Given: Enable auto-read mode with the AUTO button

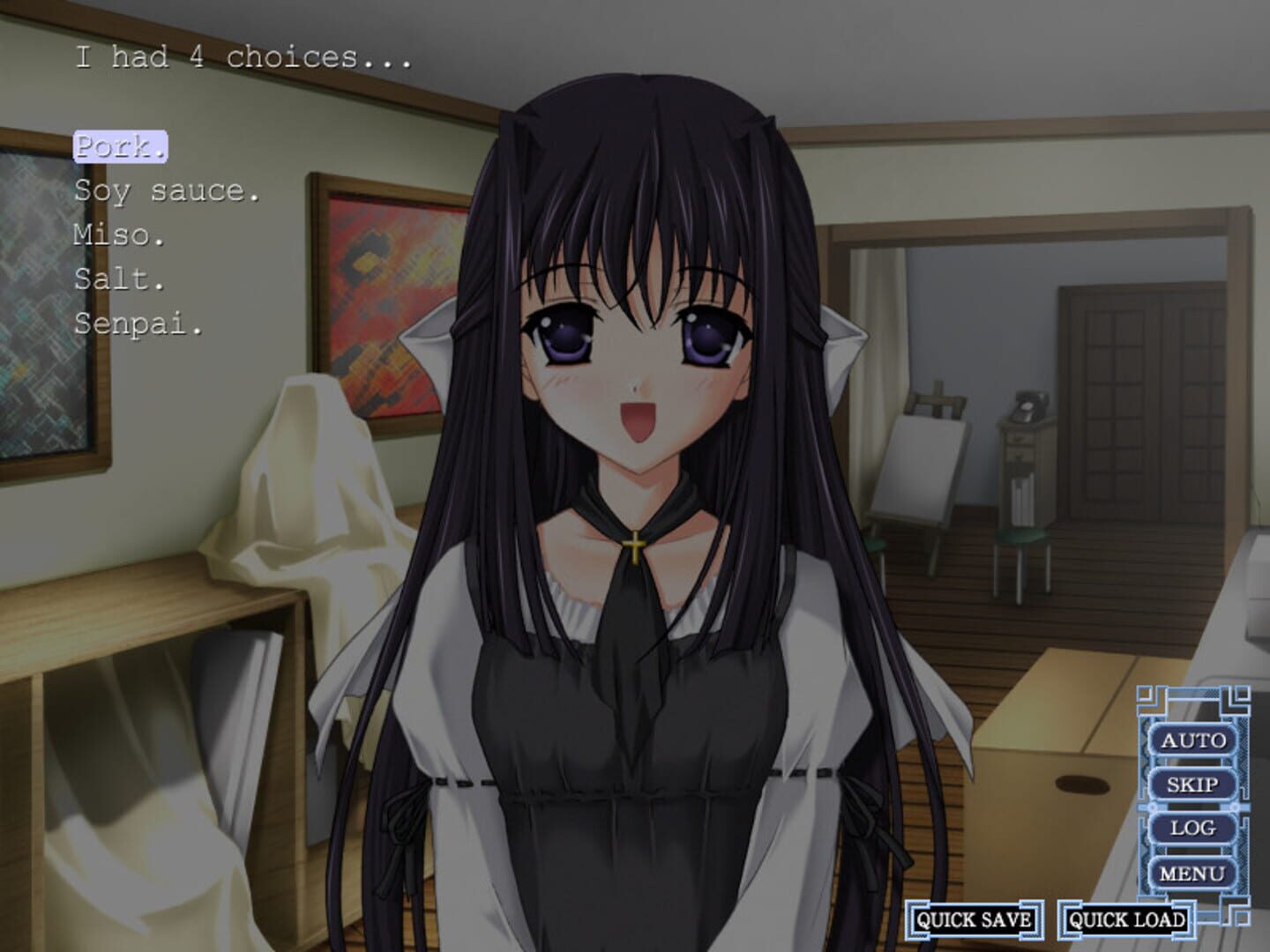Looking at the screenshot, I should [x=1192, y=741].
